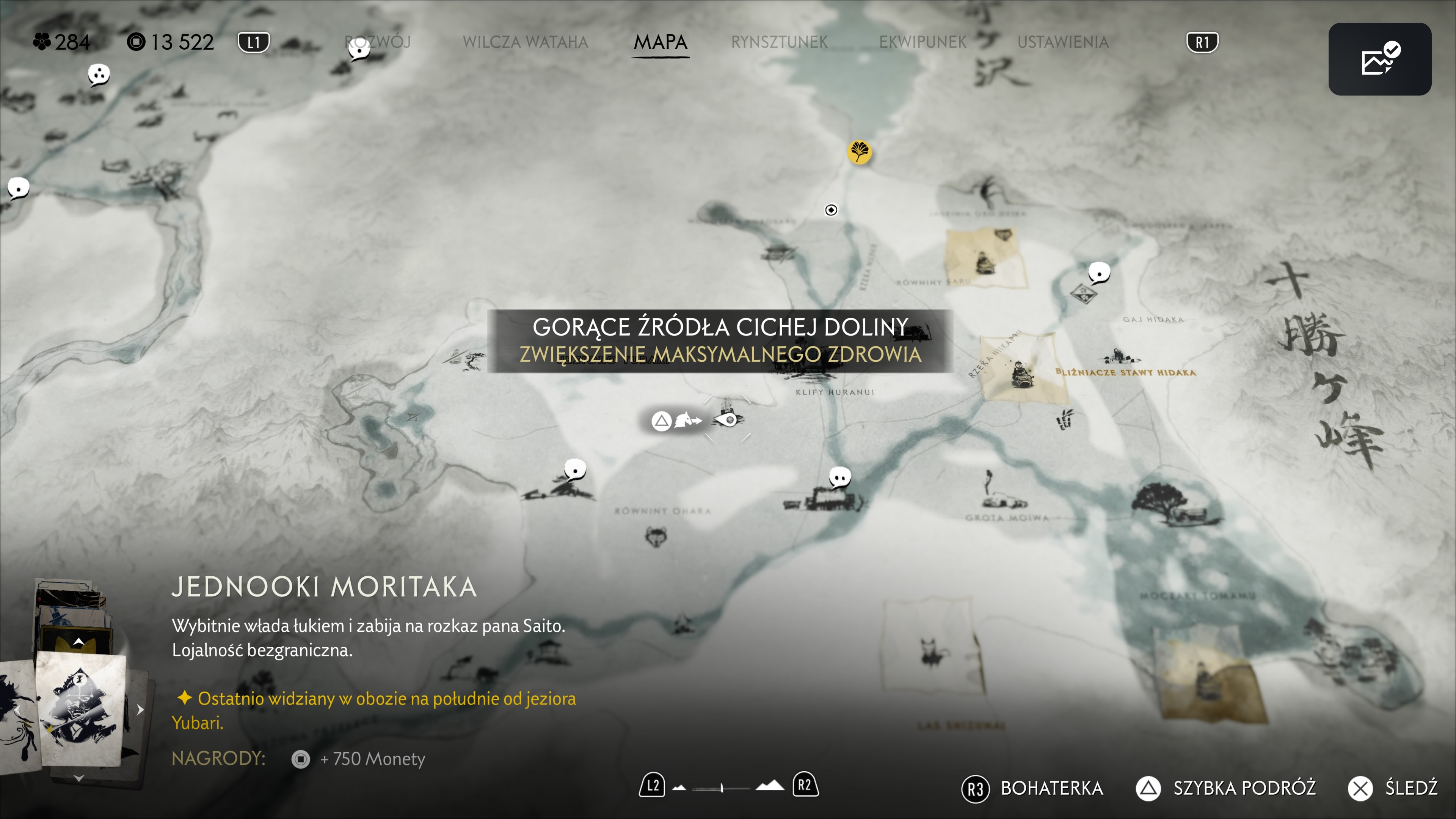
Task: Switch to the Ustawienia tab
Action: coord(1062,42)
